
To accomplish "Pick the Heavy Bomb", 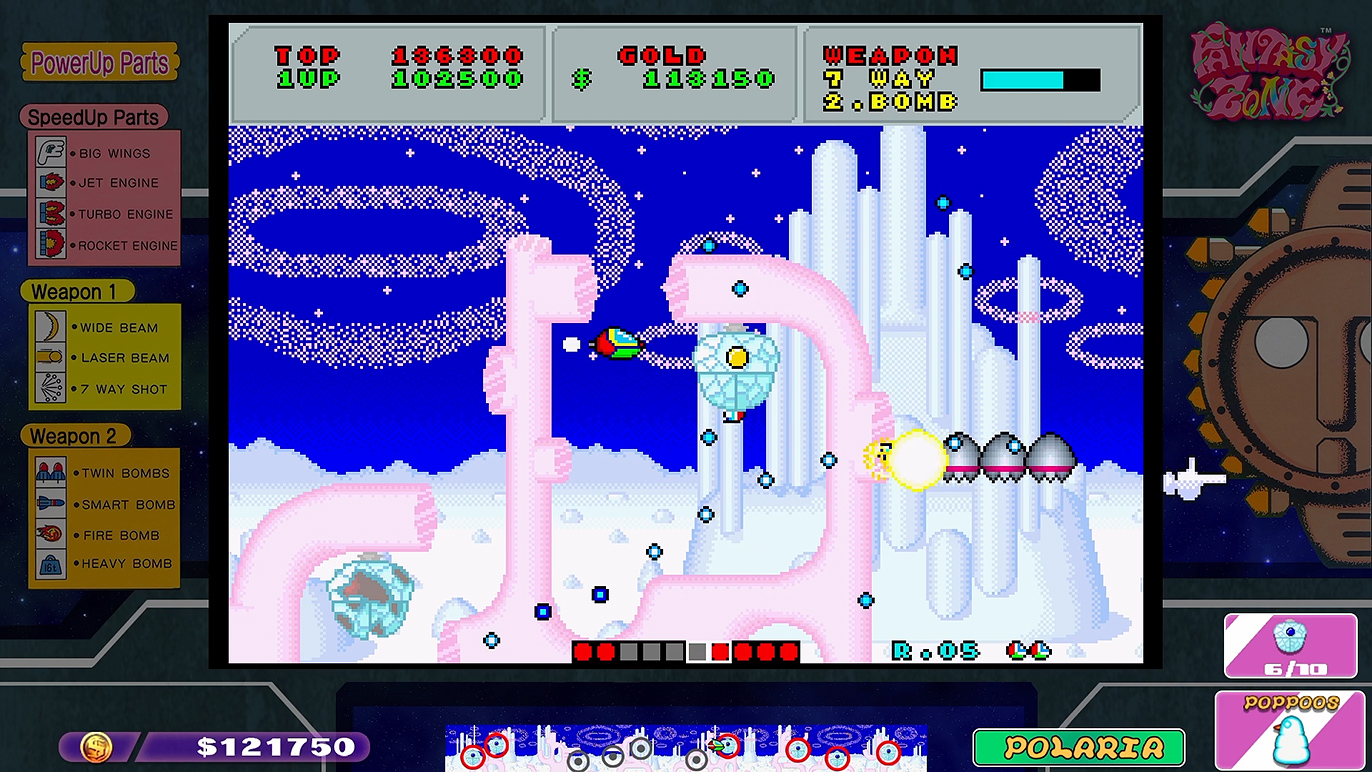I will click(x=104, y=564).
